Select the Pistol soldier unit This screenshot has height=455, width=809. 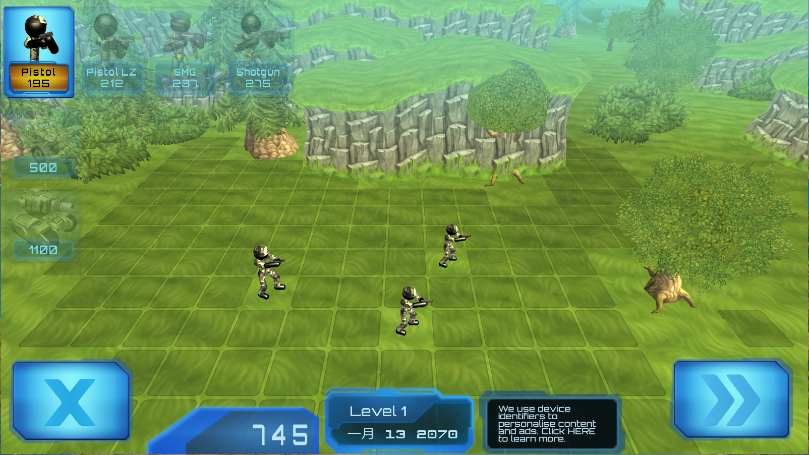39,51
